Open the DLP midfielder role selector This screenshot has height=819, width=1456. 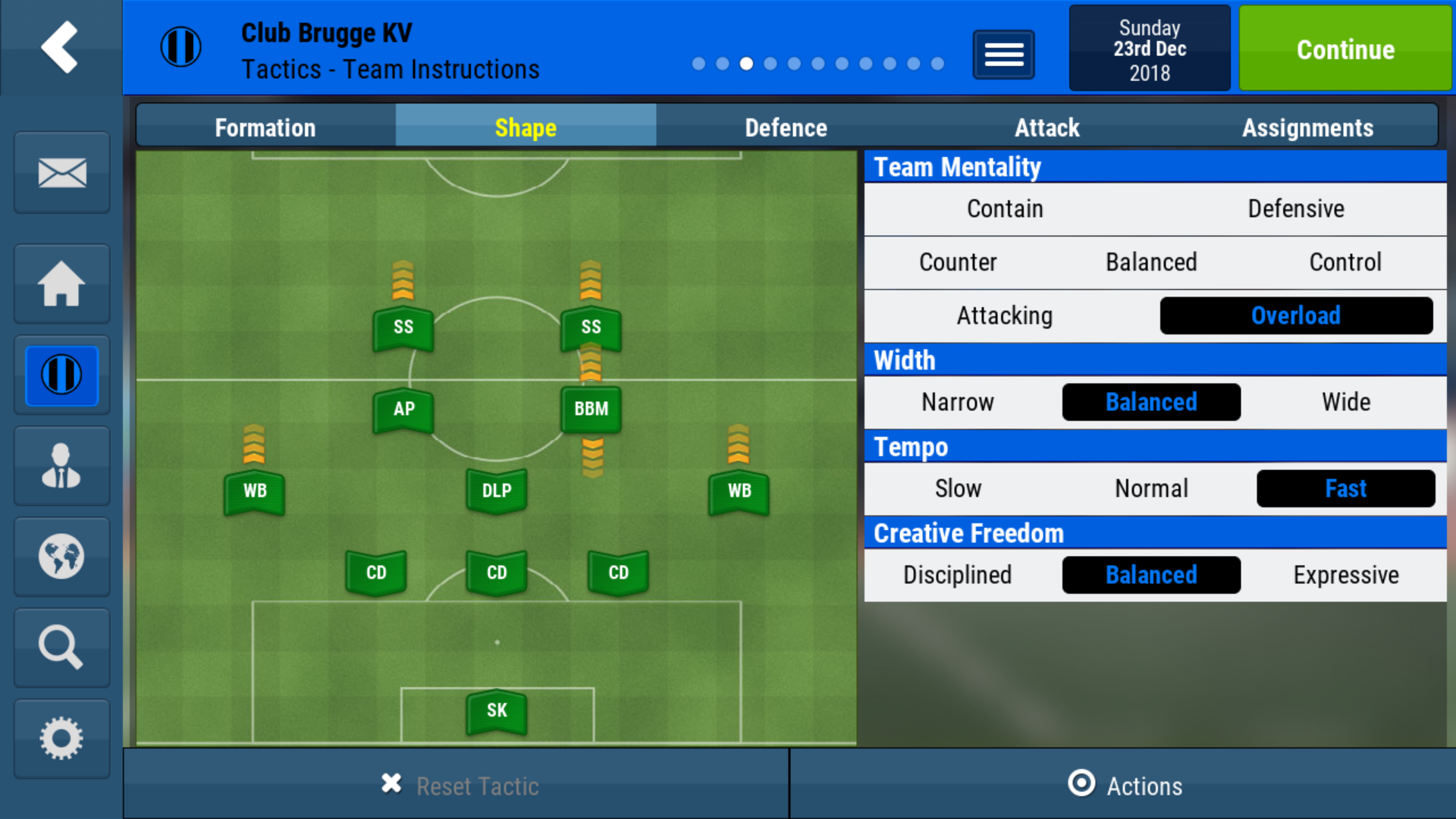tap(496, 491)
